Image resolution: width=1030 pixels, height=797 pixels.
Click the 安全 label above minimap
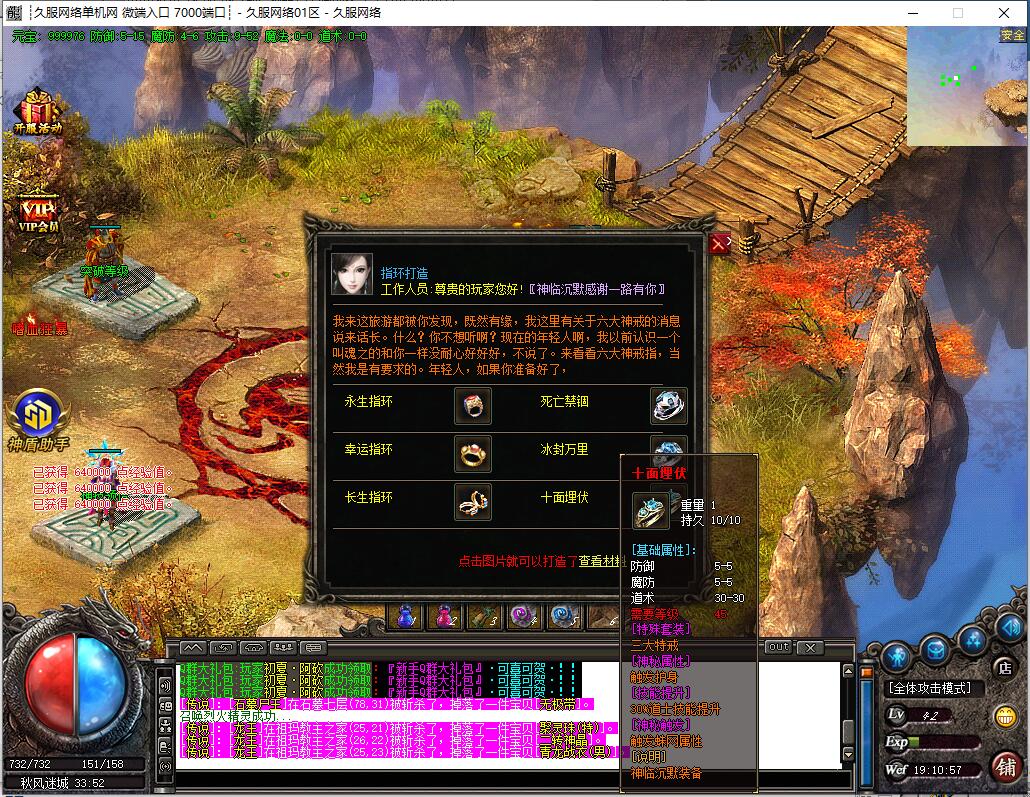point(1012,35)
